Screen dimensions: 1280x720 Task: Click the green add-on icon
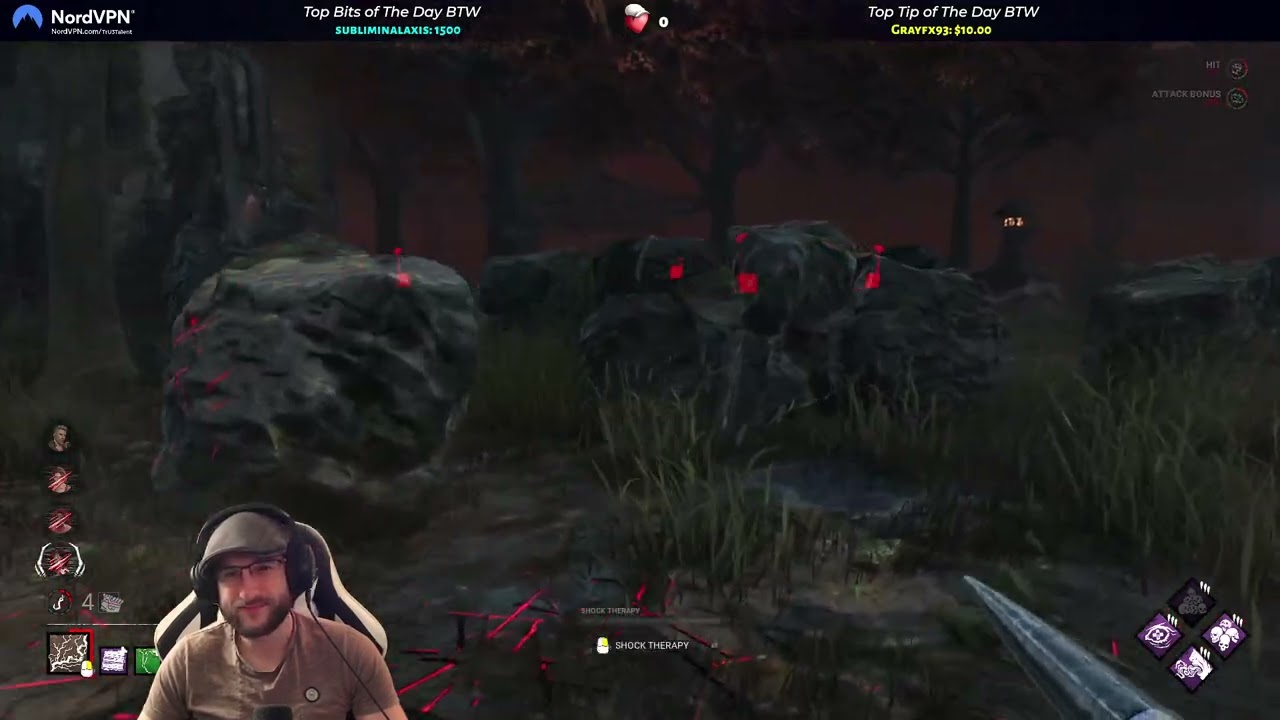point(144,662)
